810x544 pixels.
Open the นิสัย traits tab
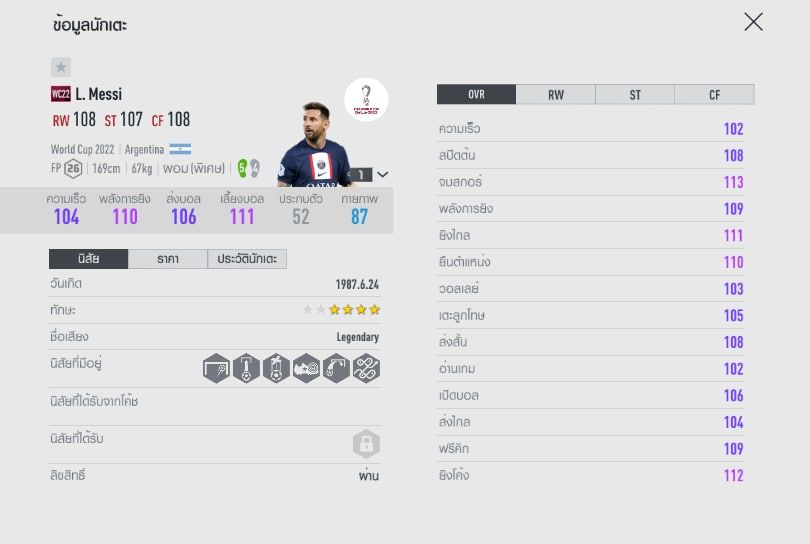click(x=88, y=259)
